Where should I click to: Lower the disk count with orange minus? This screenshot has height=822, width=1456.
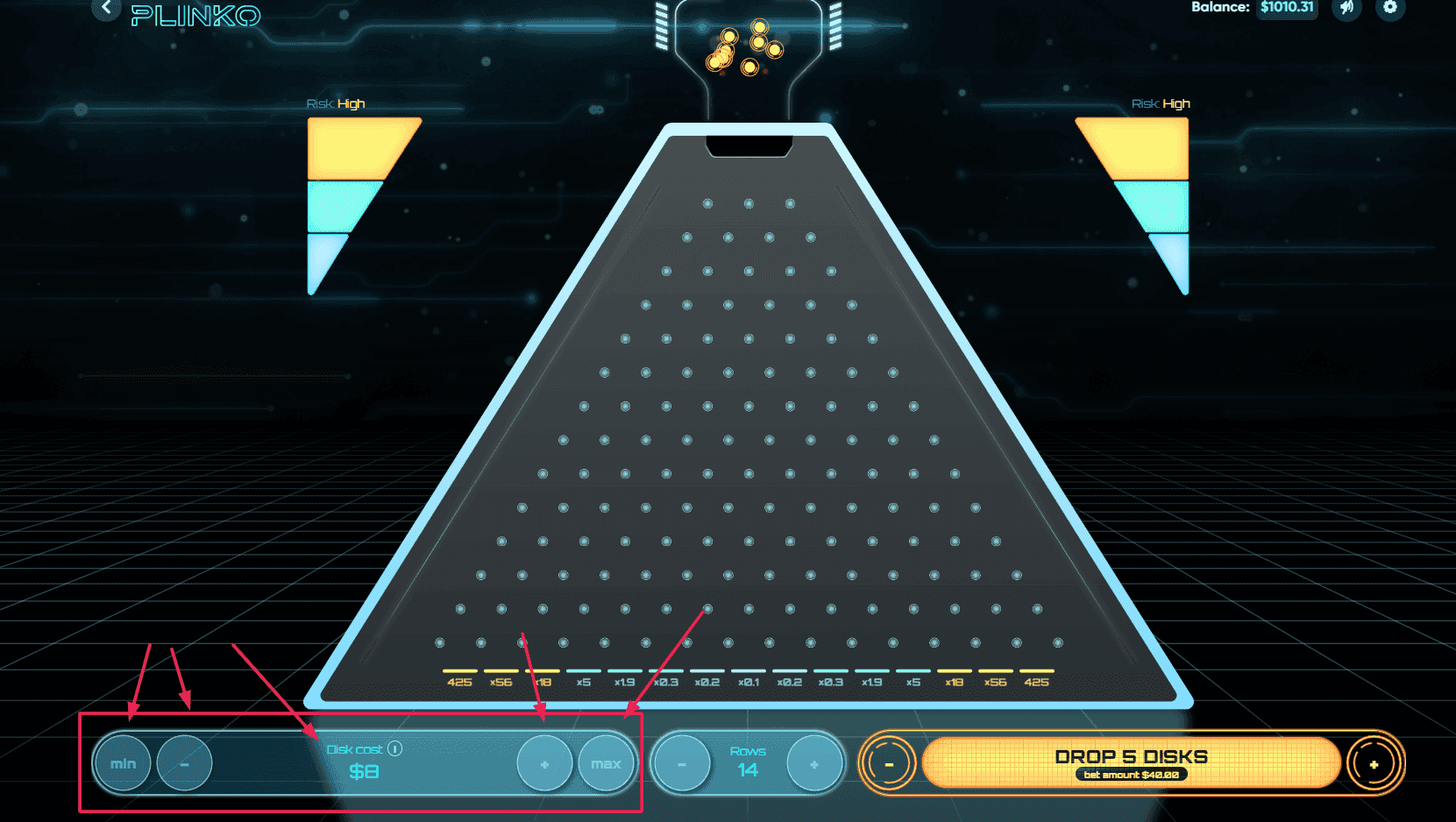889,764
